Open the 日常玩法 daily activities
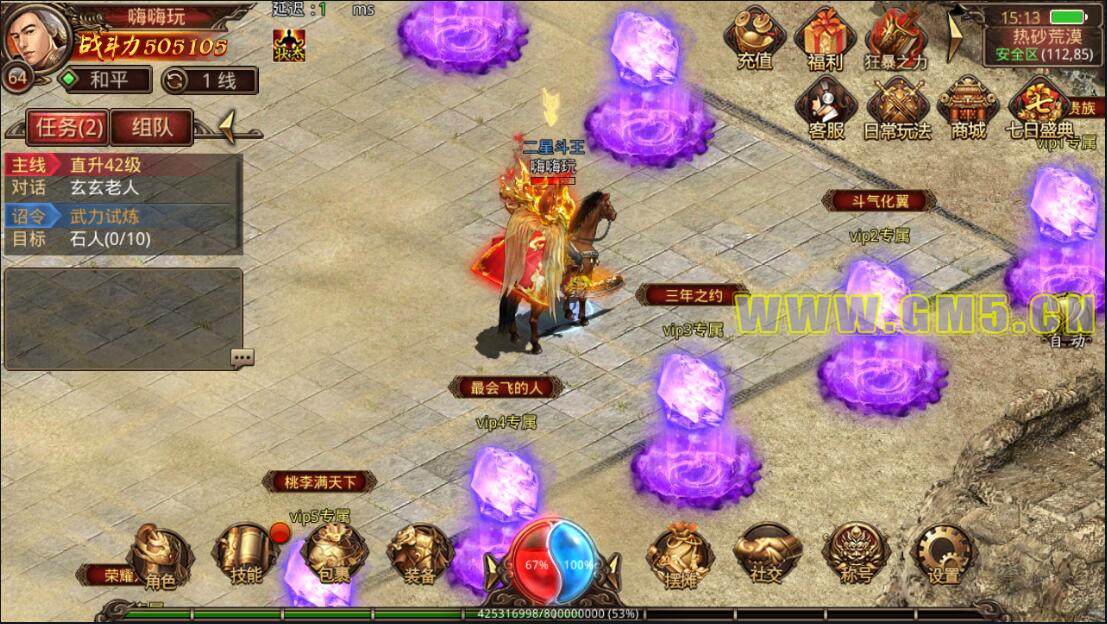This screenshot has height=624, width=1107. coord(897,106)
